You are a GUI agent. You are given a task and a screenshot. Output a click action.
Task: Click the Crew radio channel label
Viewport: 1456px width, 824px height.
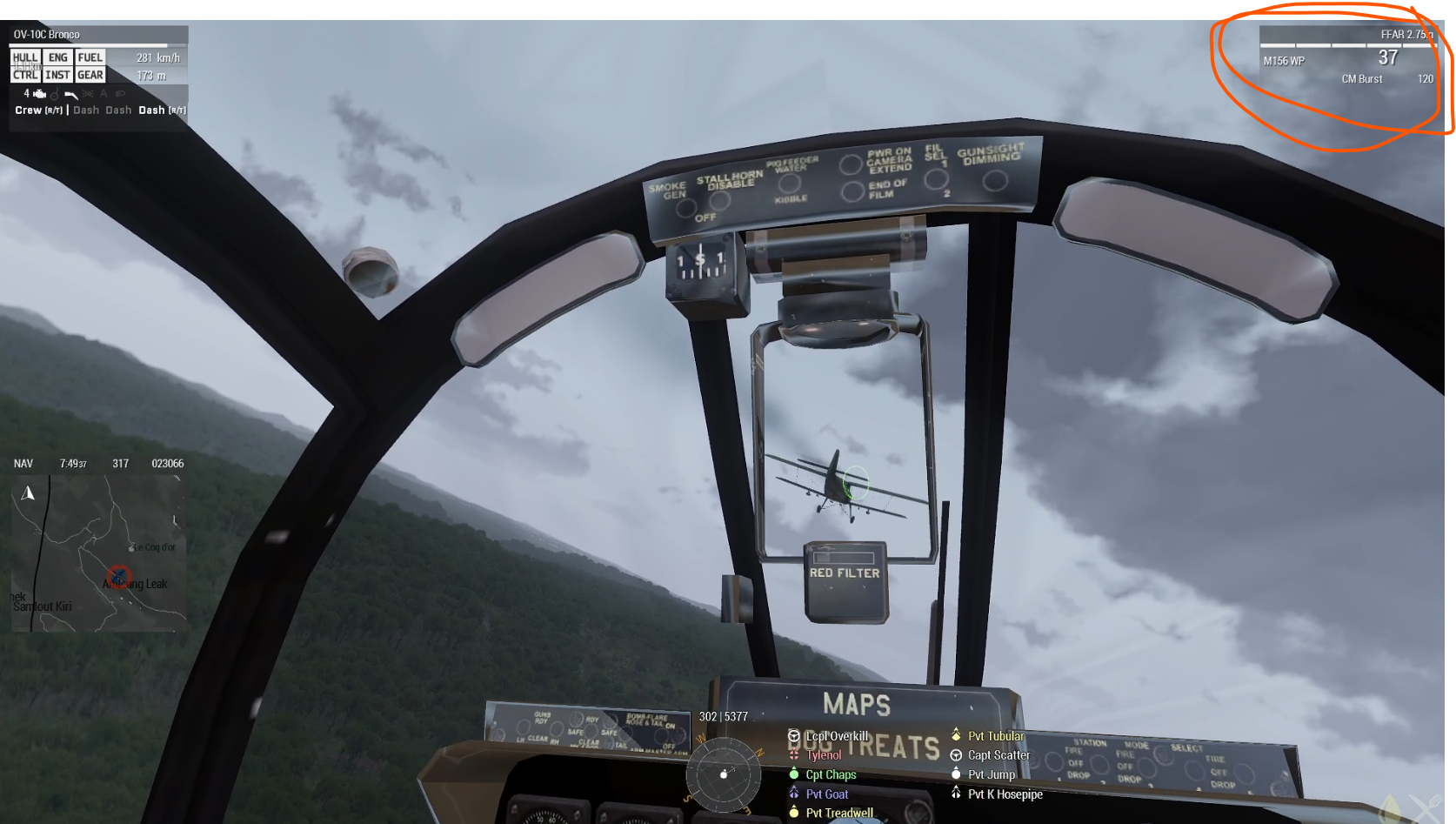coord(38,111)
